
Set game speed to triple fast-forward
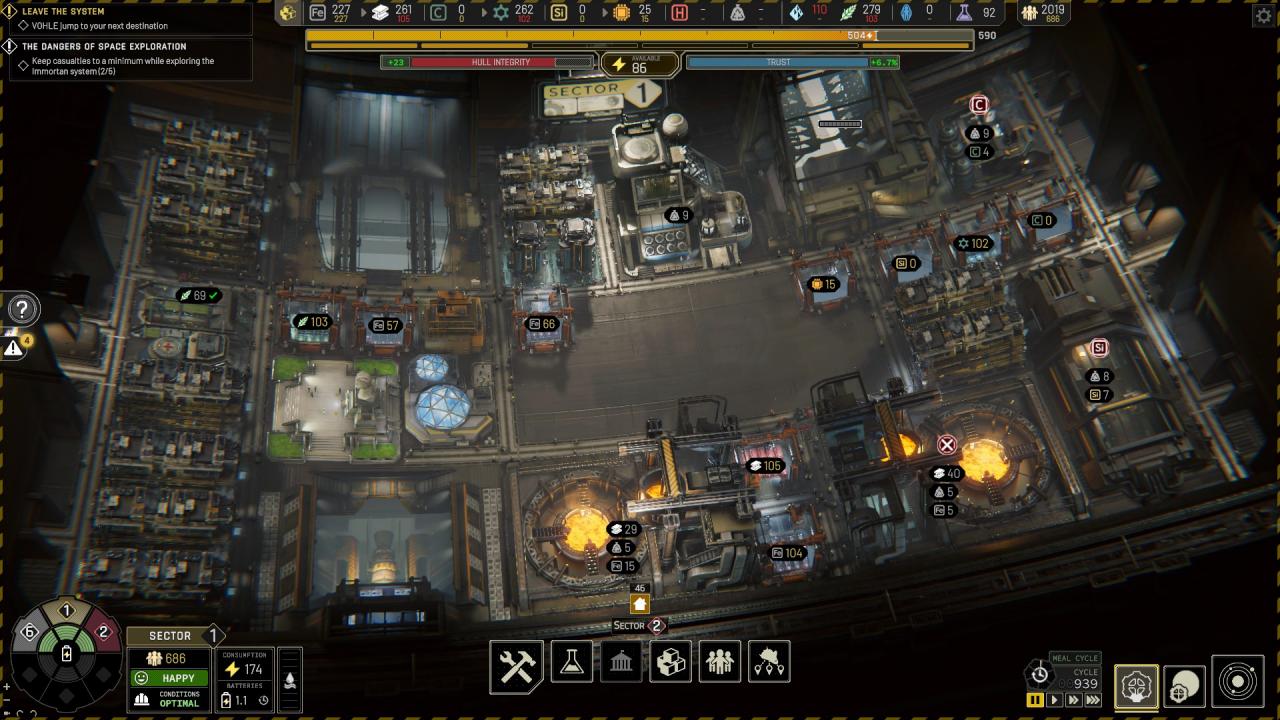click(1093, 700)
